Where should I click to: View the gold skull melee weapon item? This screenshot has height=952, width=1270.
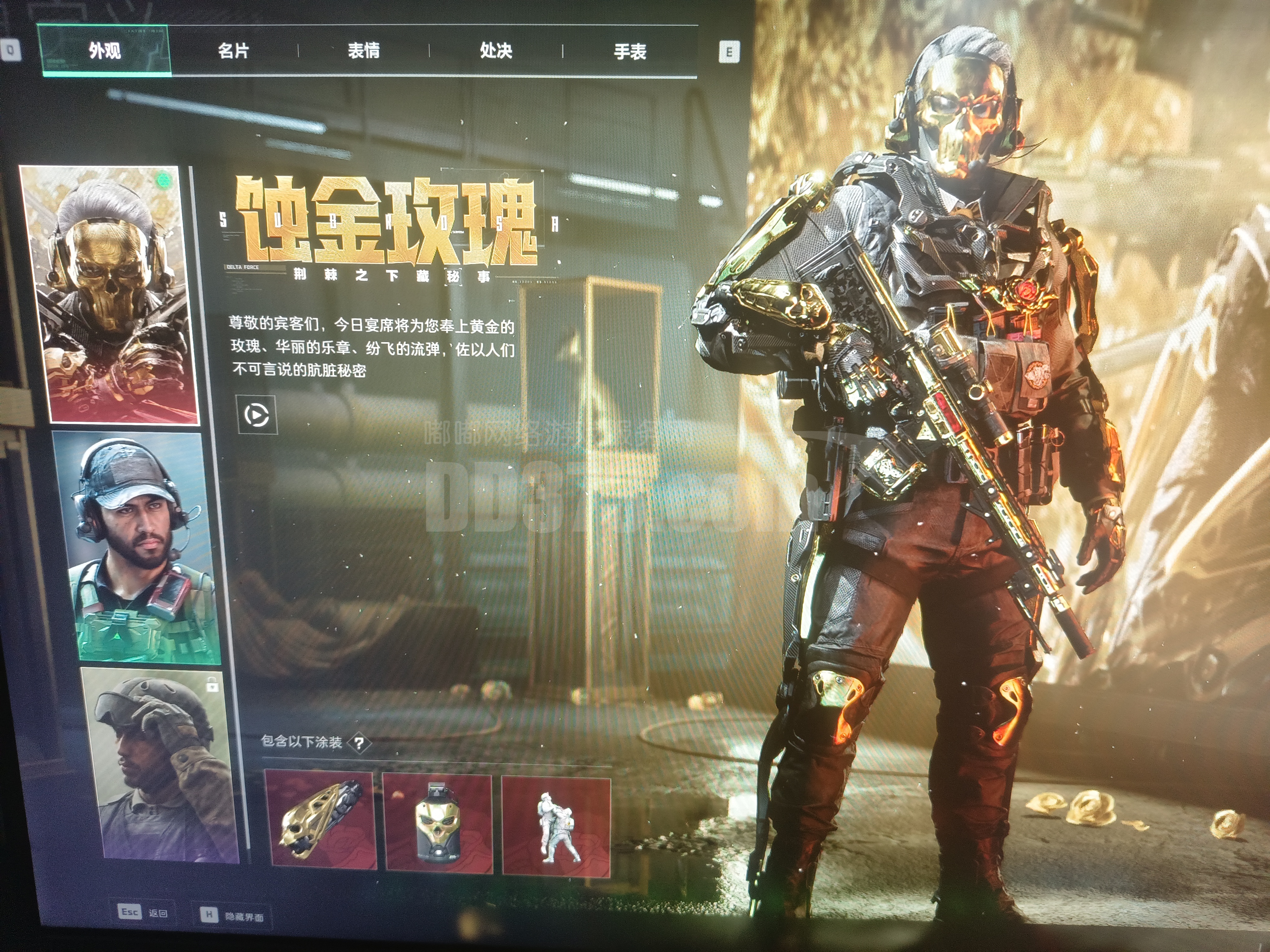click(320, 821)
